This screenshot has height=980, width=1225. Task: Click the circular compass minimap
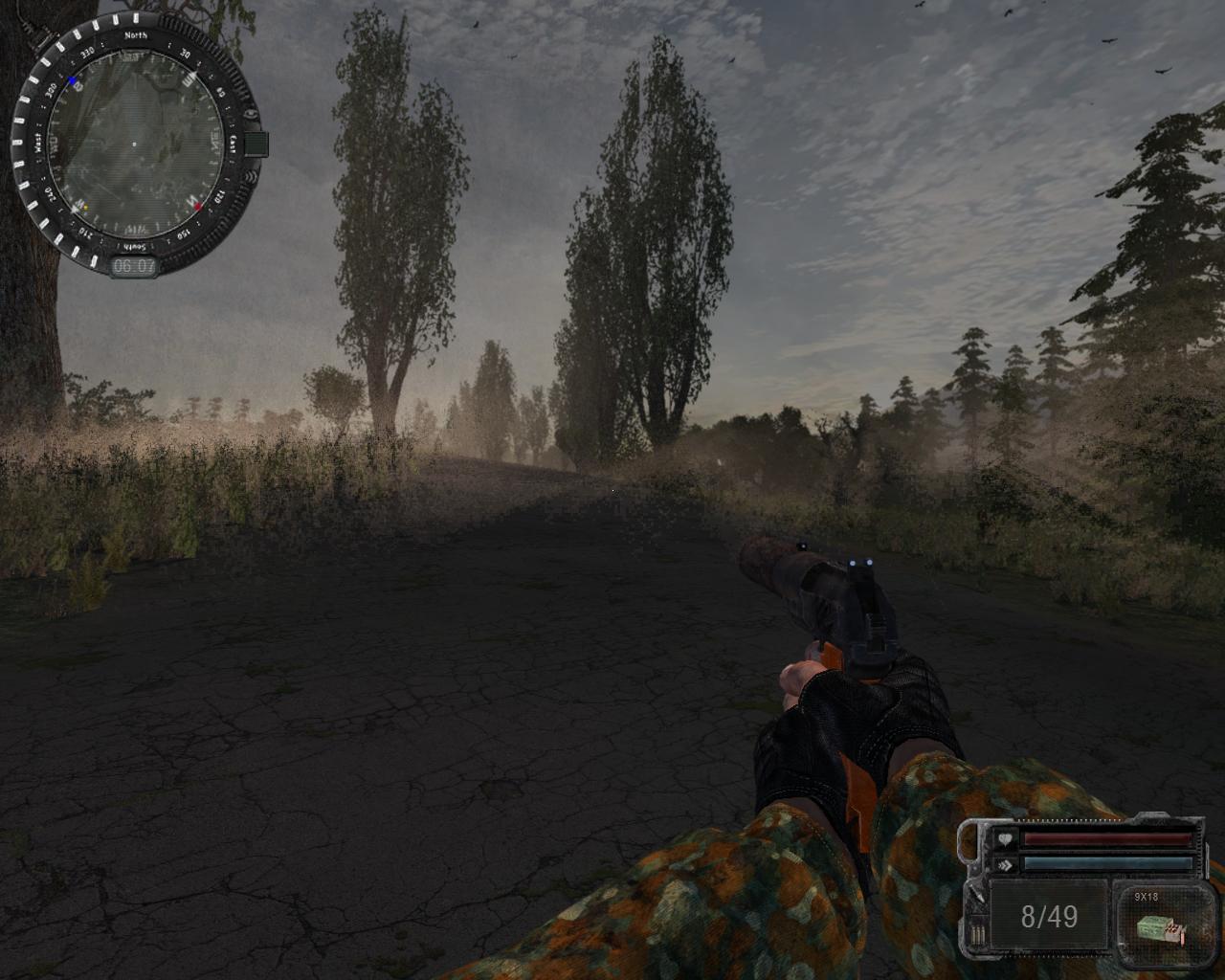134,145
